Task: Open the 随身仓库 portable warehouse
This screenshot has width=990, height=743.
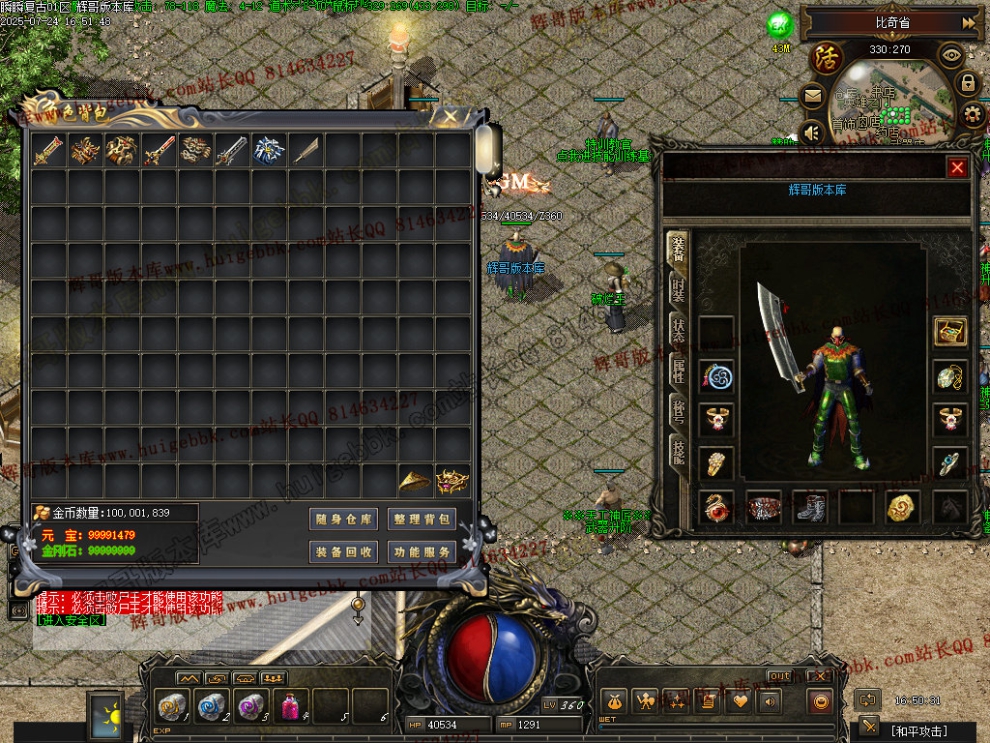Action: [343, 520]
